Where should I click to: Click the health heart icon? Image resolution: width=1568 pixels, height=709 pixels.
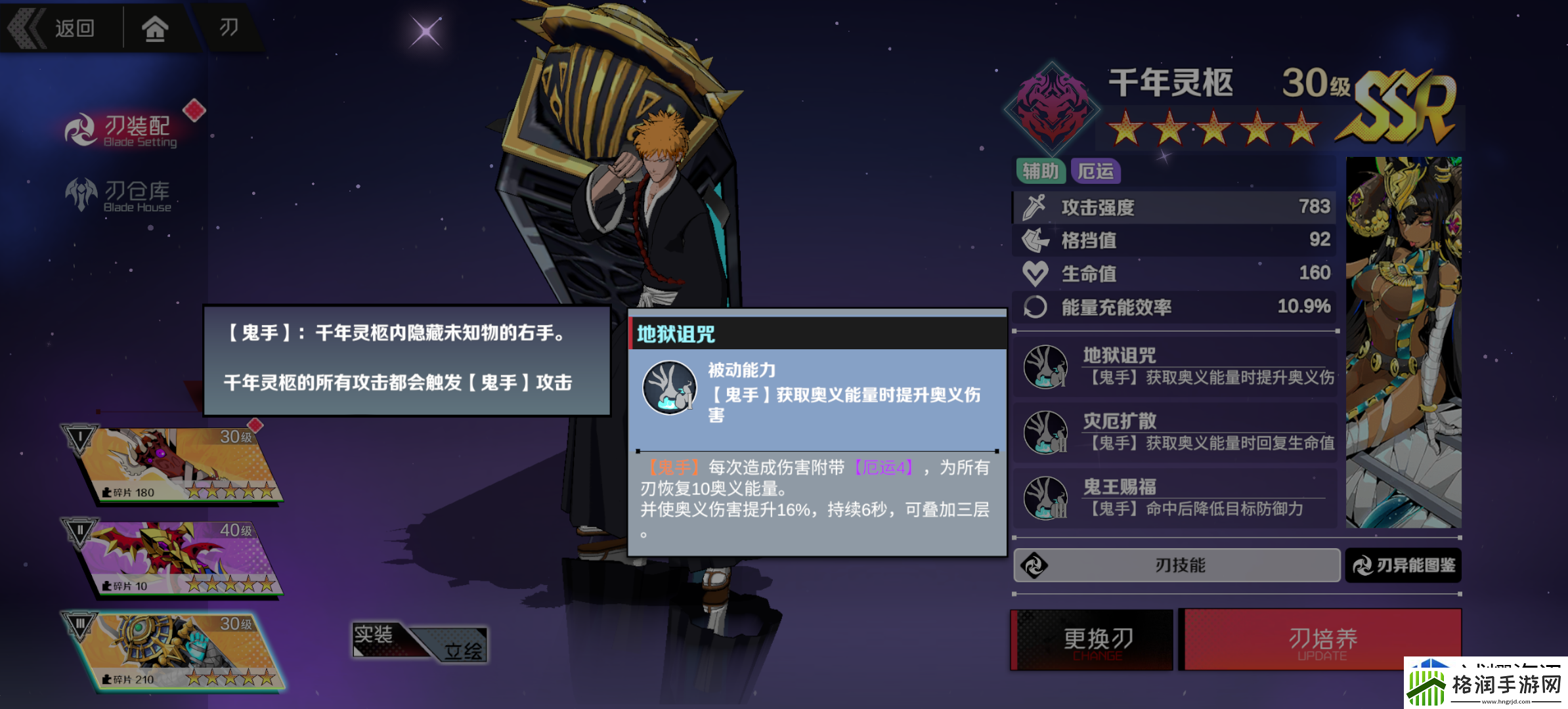[1036, 272]
